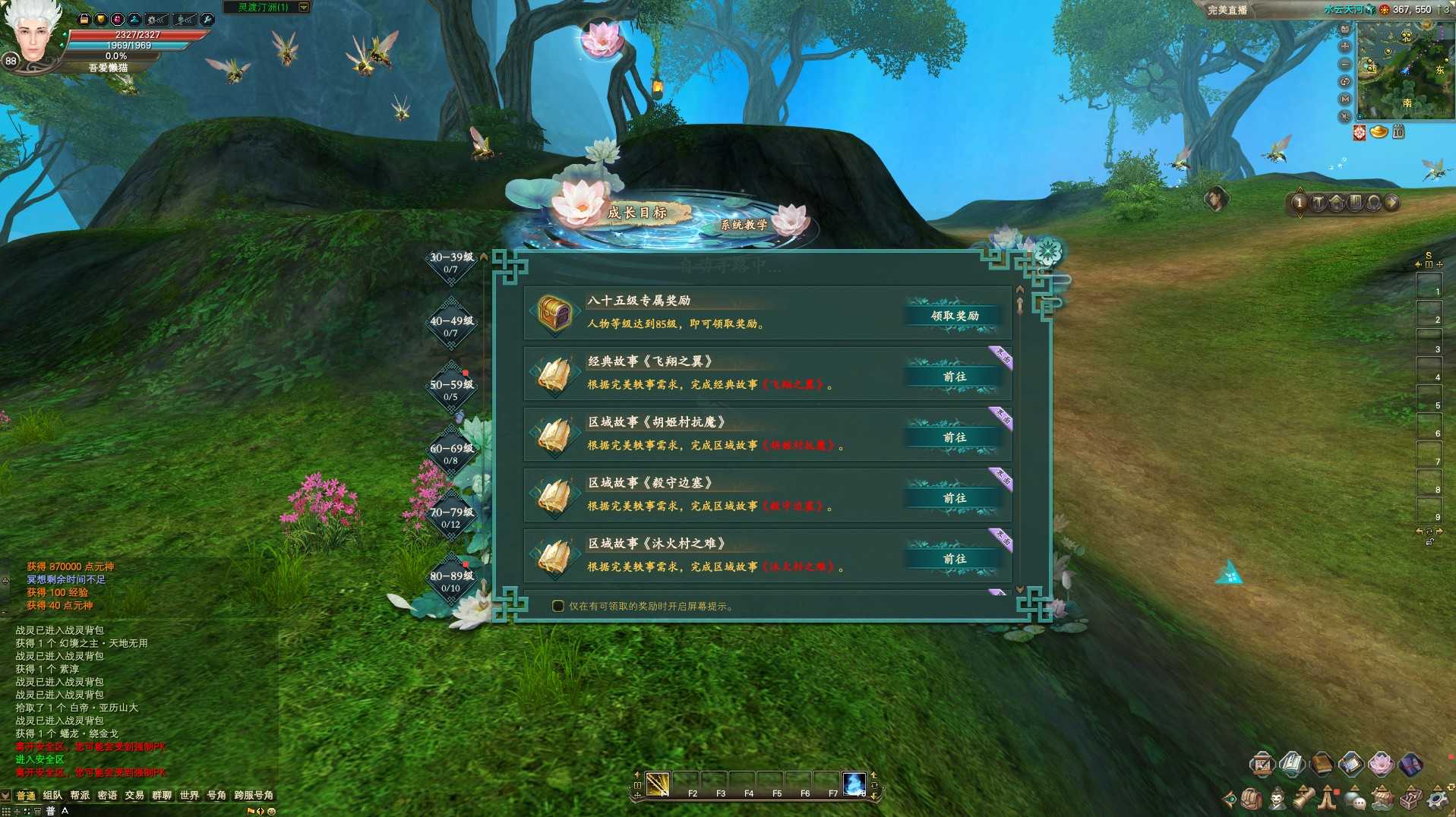Screen dimensions: 1456x817
Task: Select the 成长目标 tab
Action: tap(636, 213)
